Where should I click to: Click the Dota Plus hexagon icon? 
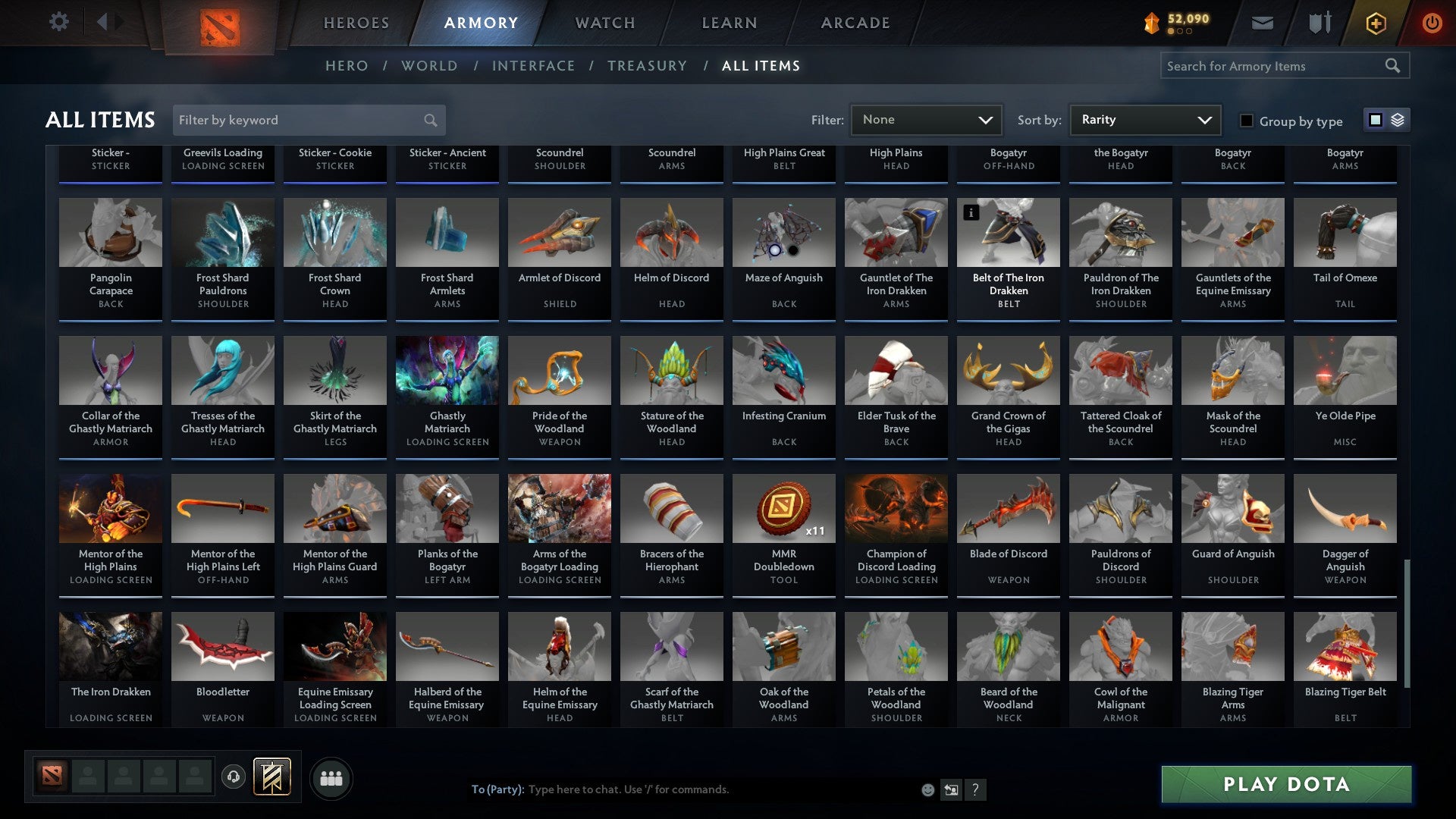(x=1375, y=23)
